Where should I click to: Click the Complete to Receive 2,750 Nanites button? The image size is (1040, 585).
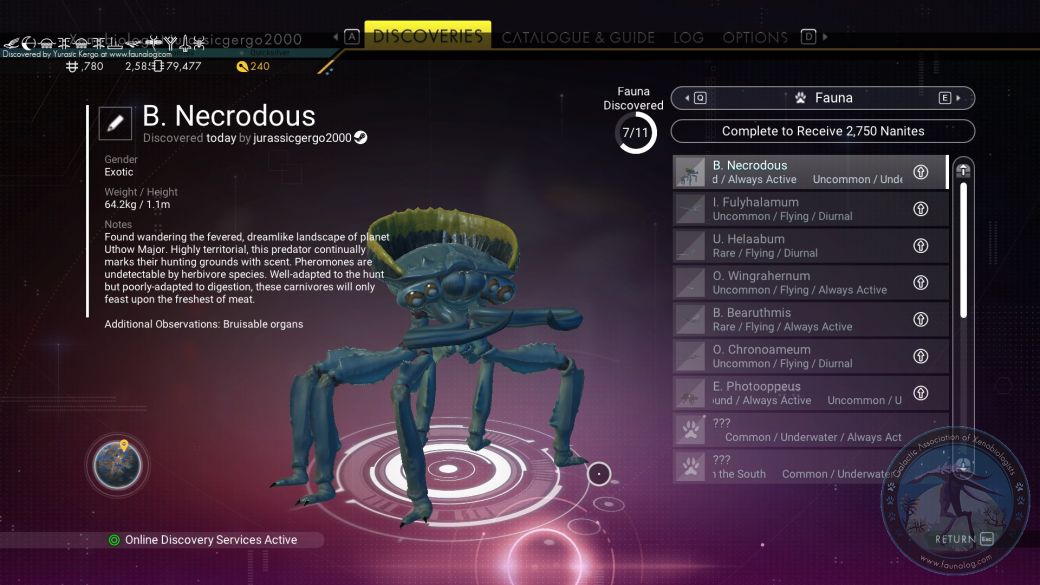pyautogui.click(x=822, y=131)
